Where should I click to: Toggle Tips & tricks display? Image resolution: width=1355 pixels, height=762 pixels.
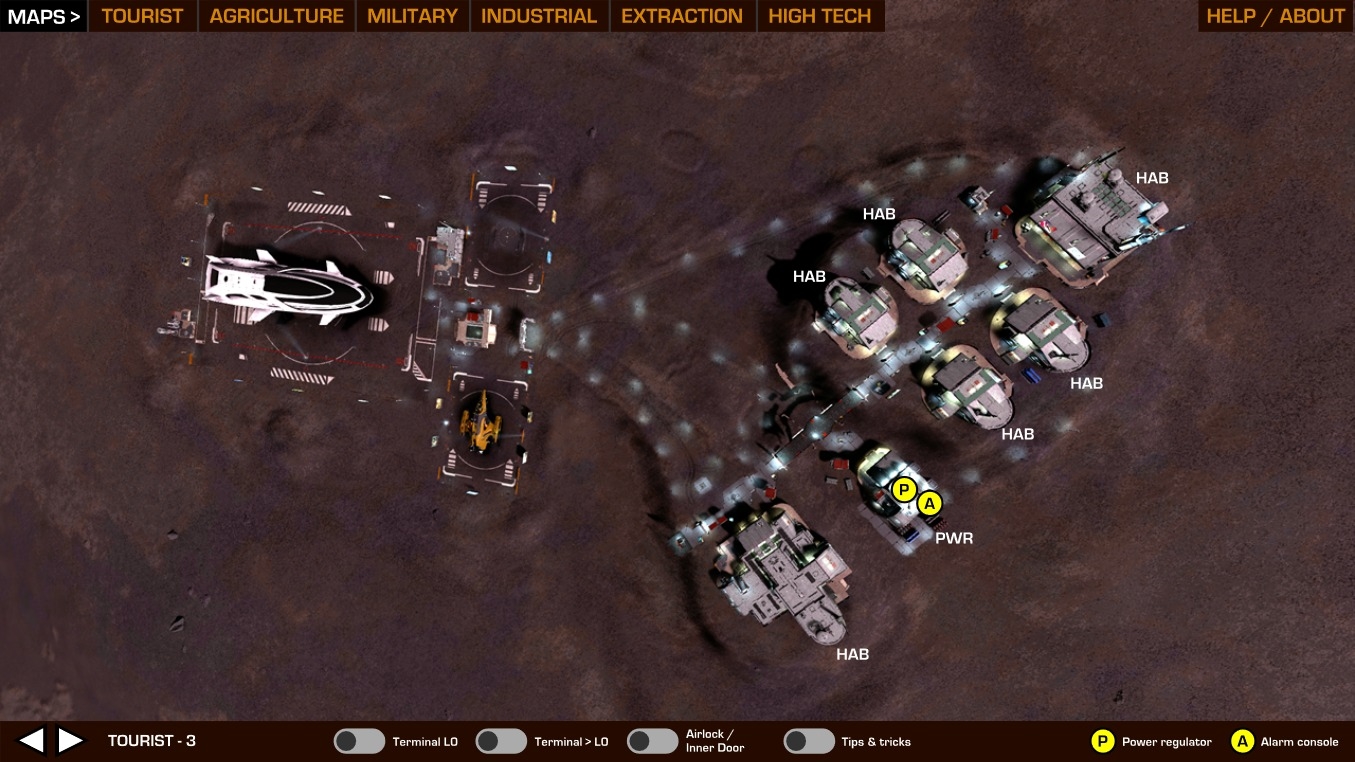click(x=809, y=741)
